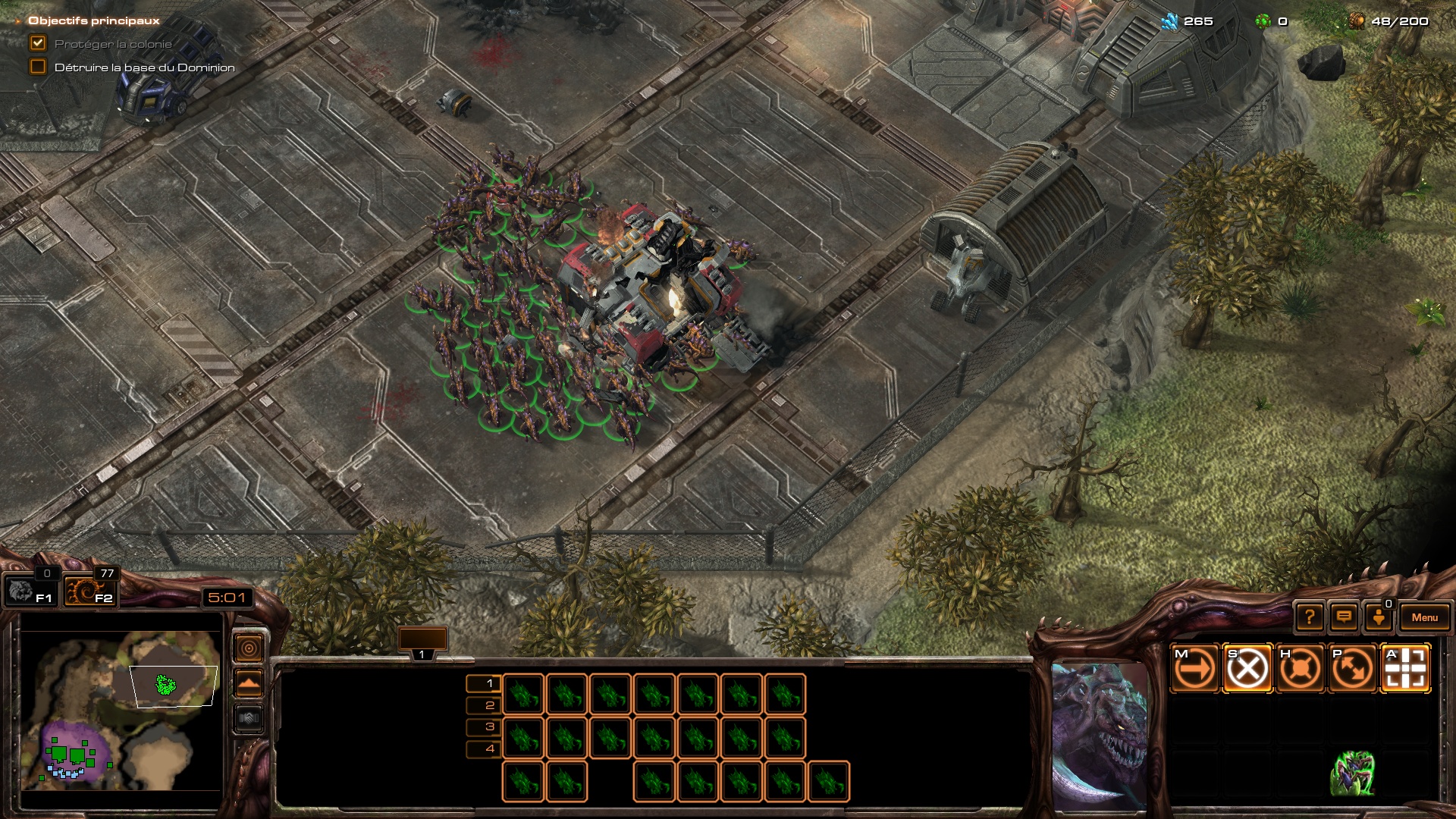1456x819 pixels.
Task: Activate the Stop command
Action: pyautogui.click(x=1247, y=669)
